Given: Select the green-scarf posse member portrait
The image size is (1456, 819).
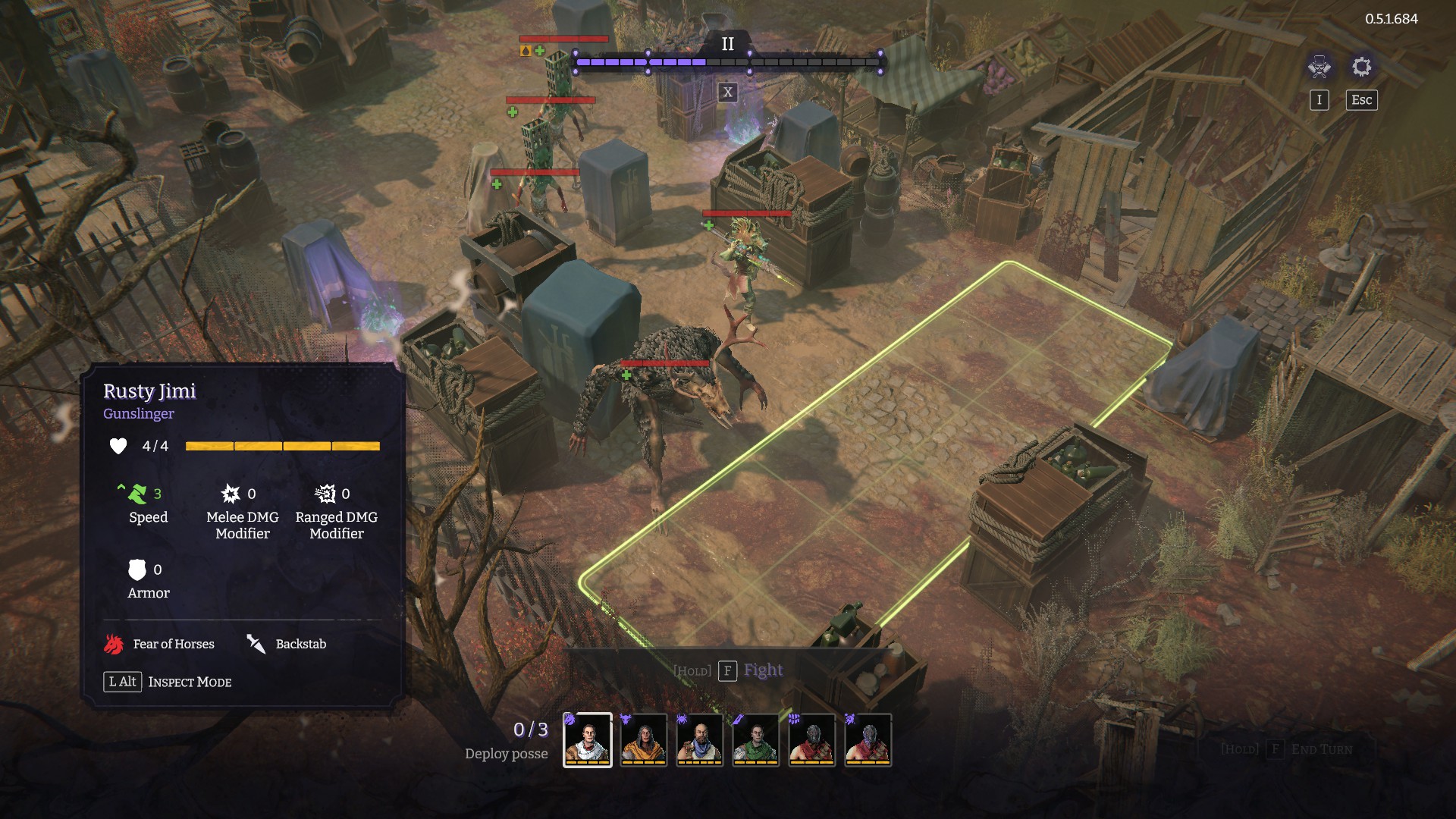Looking at the screenshot, I should pyautogui.click(x=755, y=739).
